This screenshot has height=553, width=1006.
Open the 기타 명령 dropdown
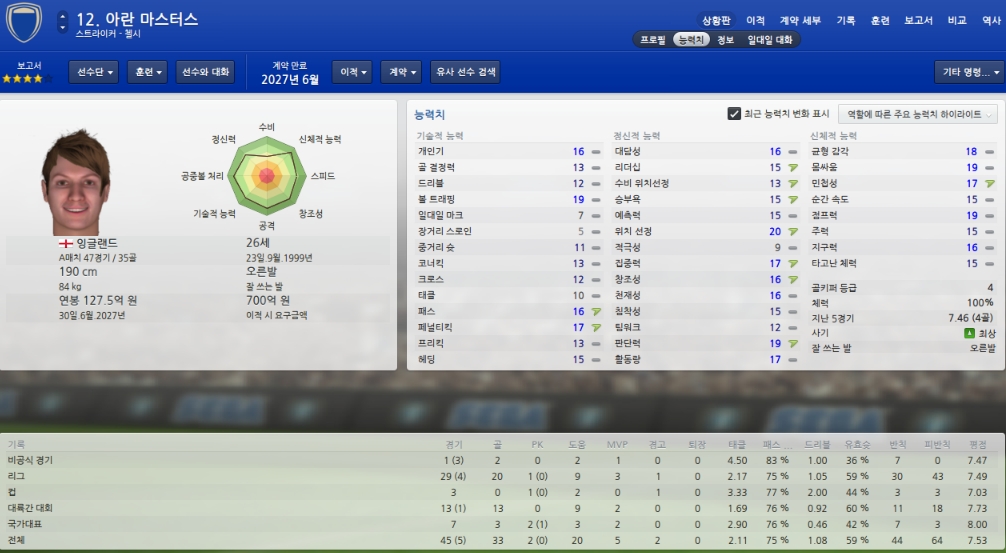tap(968, 72)
